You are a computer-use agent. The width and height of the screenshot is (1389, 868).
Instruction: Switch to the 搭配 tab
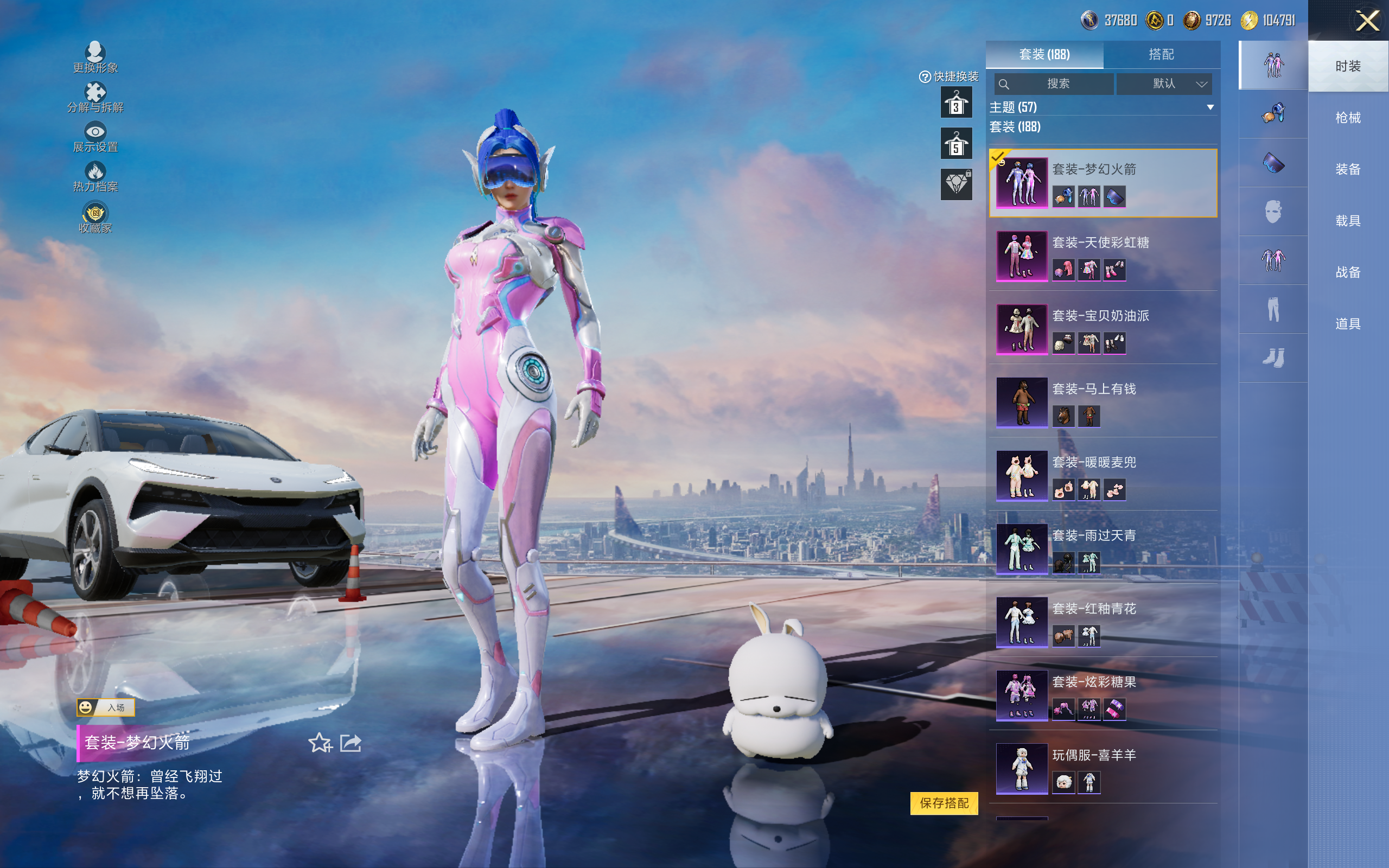(1161, 55)
